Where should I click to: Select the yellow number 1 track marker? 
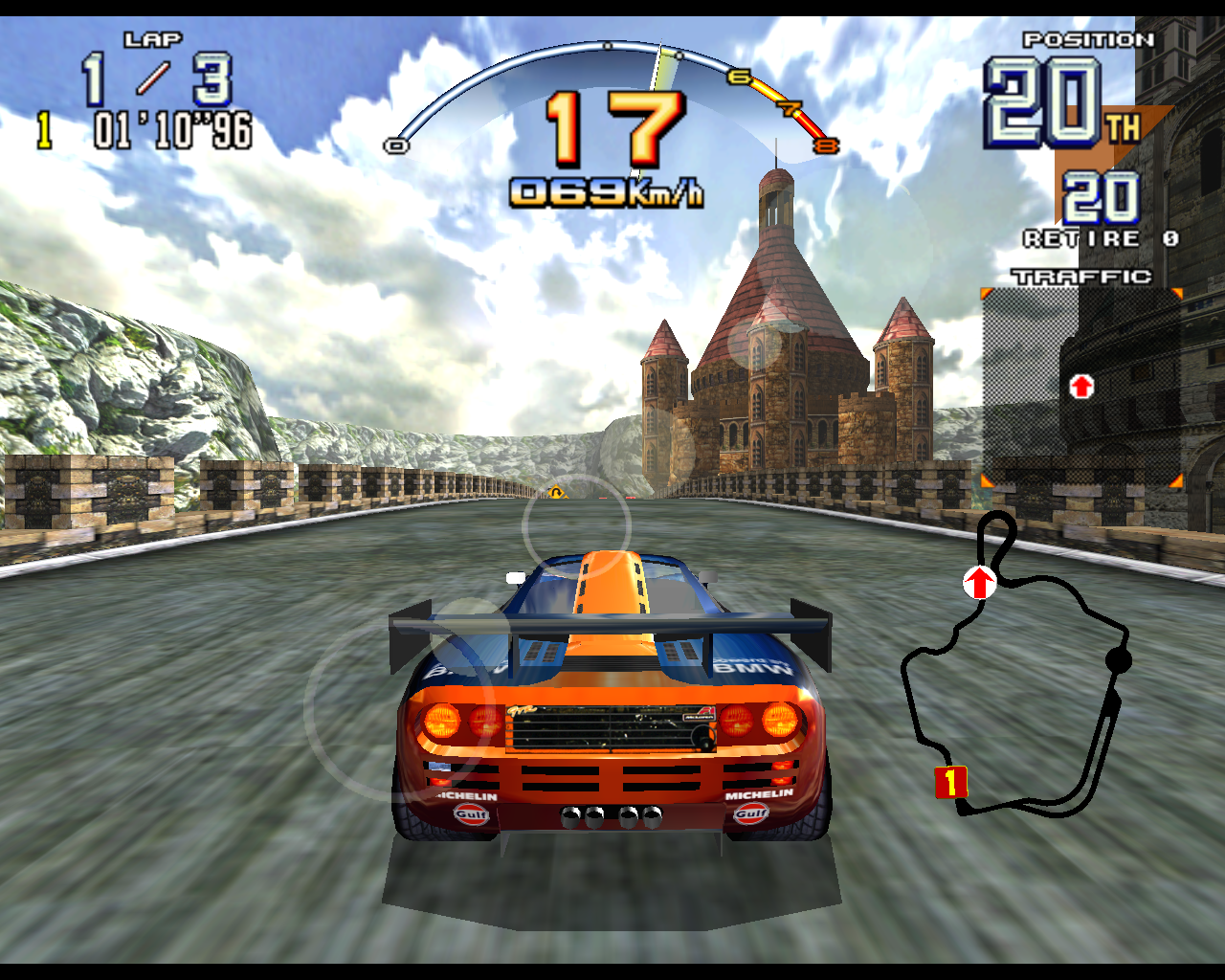[x=950, y=782]
